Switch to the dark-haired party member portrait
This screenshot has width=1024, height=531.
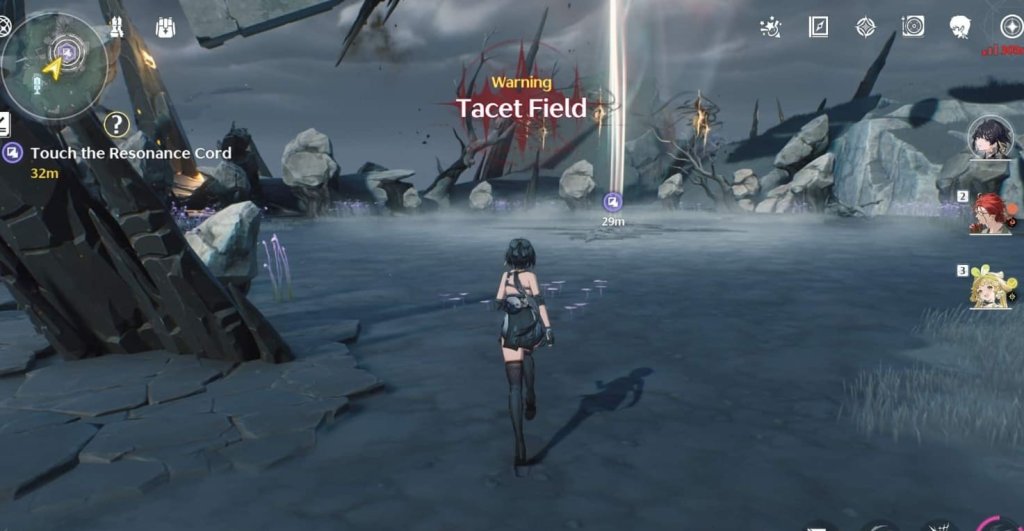pos(988,139)
